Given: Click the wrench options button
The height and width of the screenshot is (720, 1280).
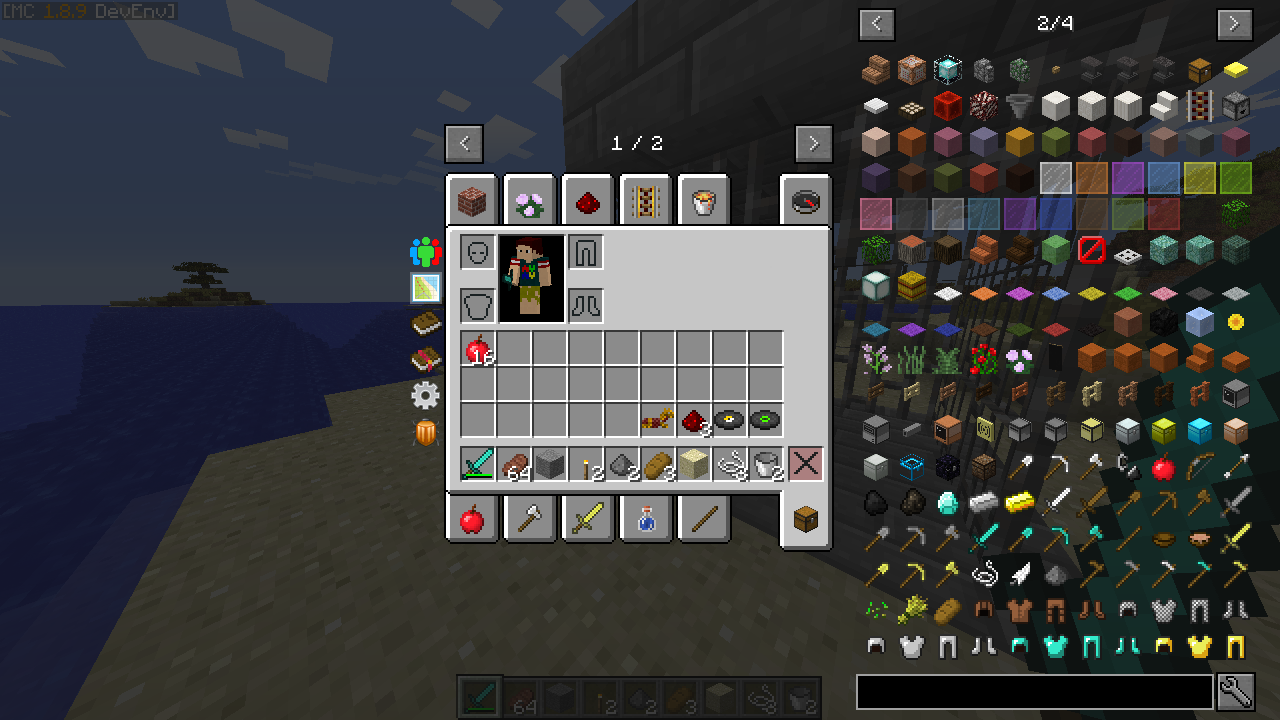Looking at the screenshot, I should 1236,692.
